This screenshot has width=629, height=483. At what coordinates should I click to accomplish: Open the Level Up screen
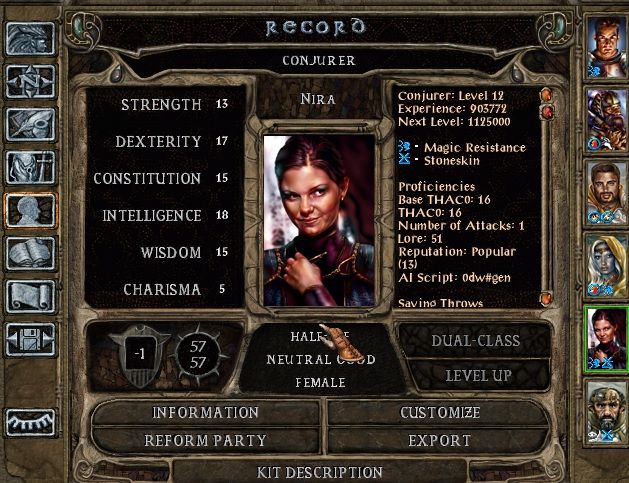475,376
